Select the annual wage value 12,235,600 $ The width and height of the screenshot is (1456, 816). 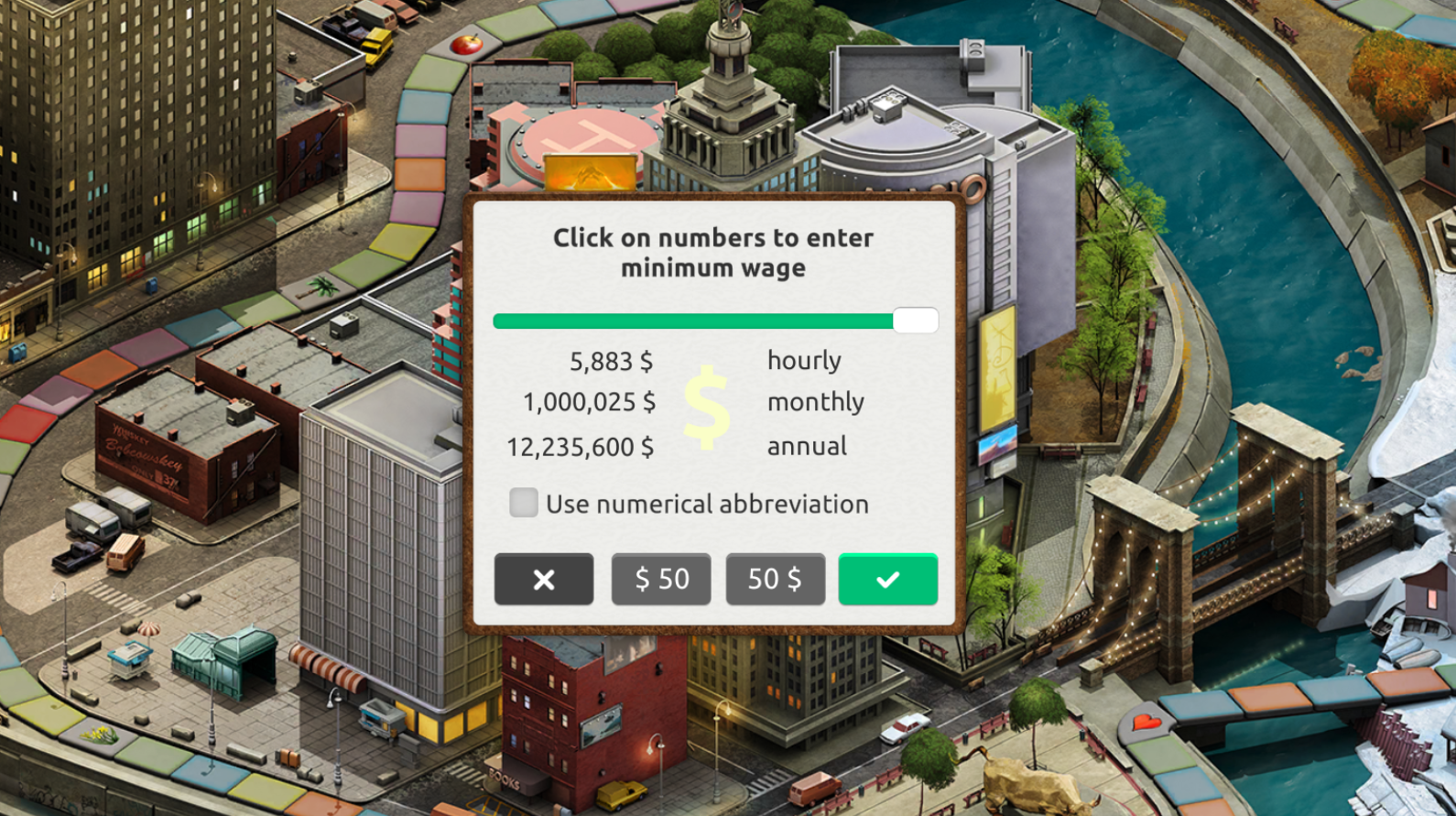[x=581, y=447]
